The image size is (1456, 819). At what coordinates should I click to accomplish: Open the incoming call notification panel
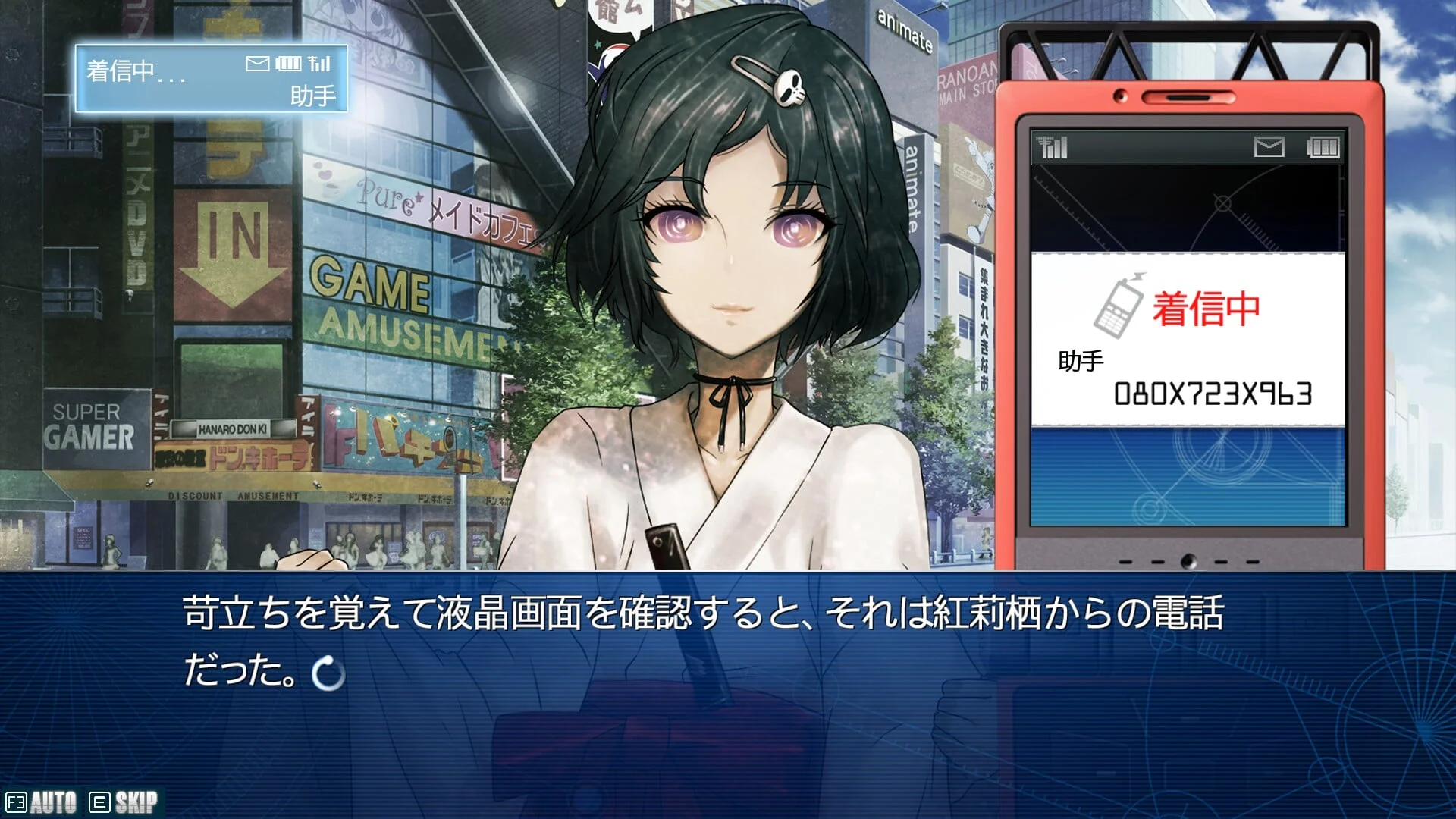click(211, 79)
